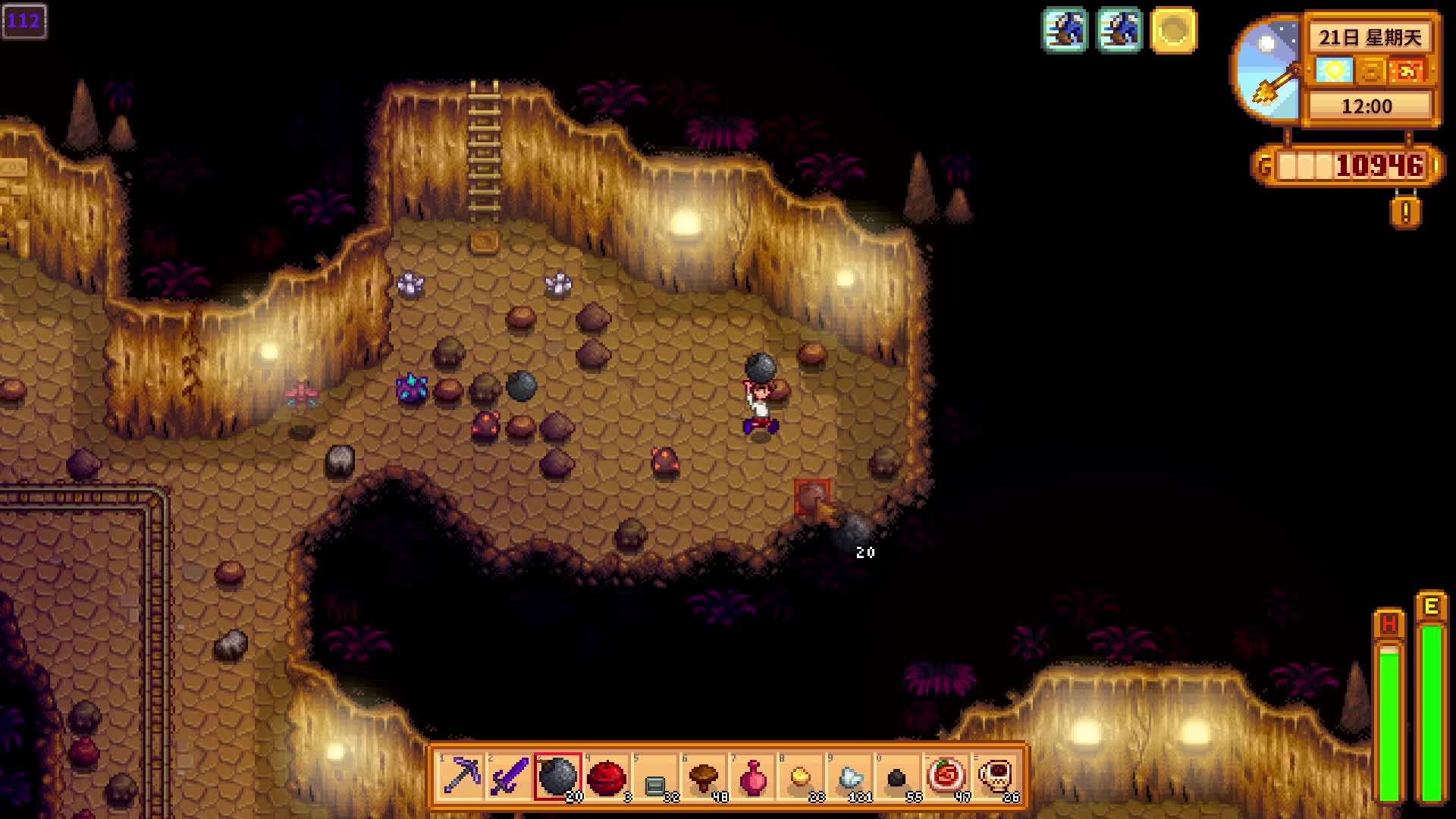
Task: Choose the red bomb hotbar slot
Action: (607, 776)
